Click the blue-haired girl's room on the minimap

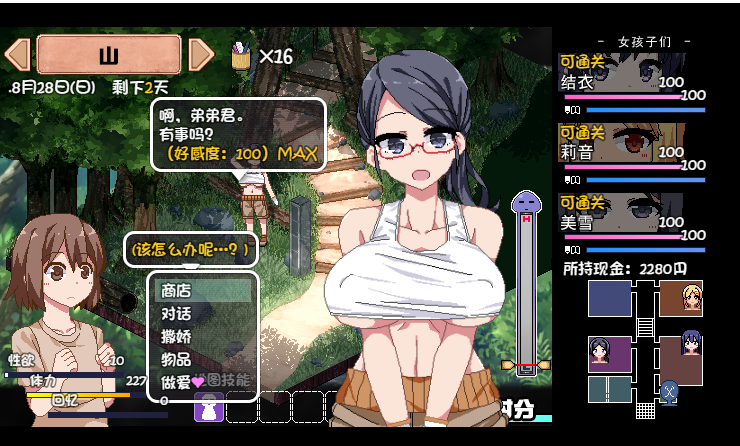click(x=681, y=354)
